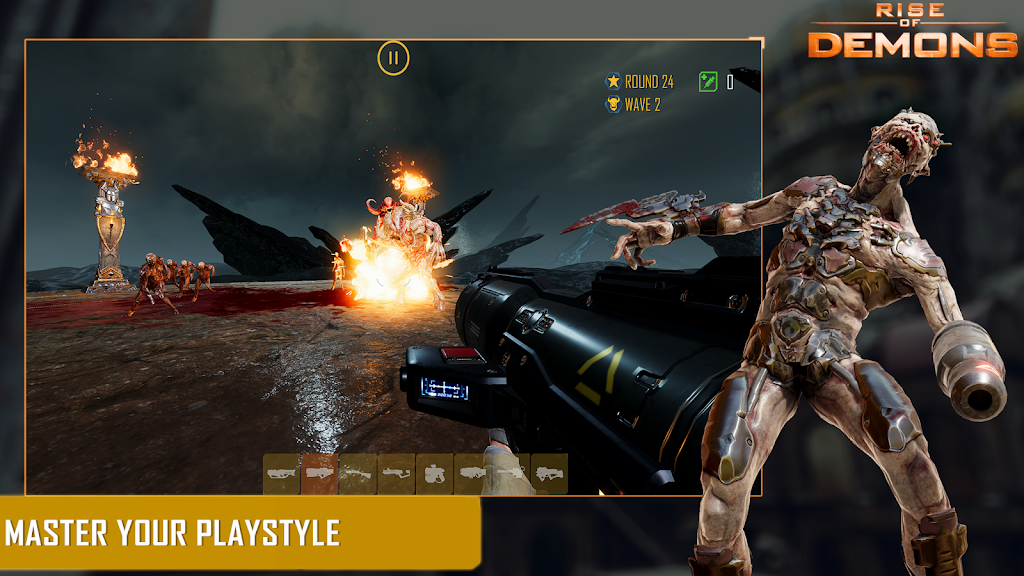Pause the game with the circular pause button
1024x576 pixels.
393,58
